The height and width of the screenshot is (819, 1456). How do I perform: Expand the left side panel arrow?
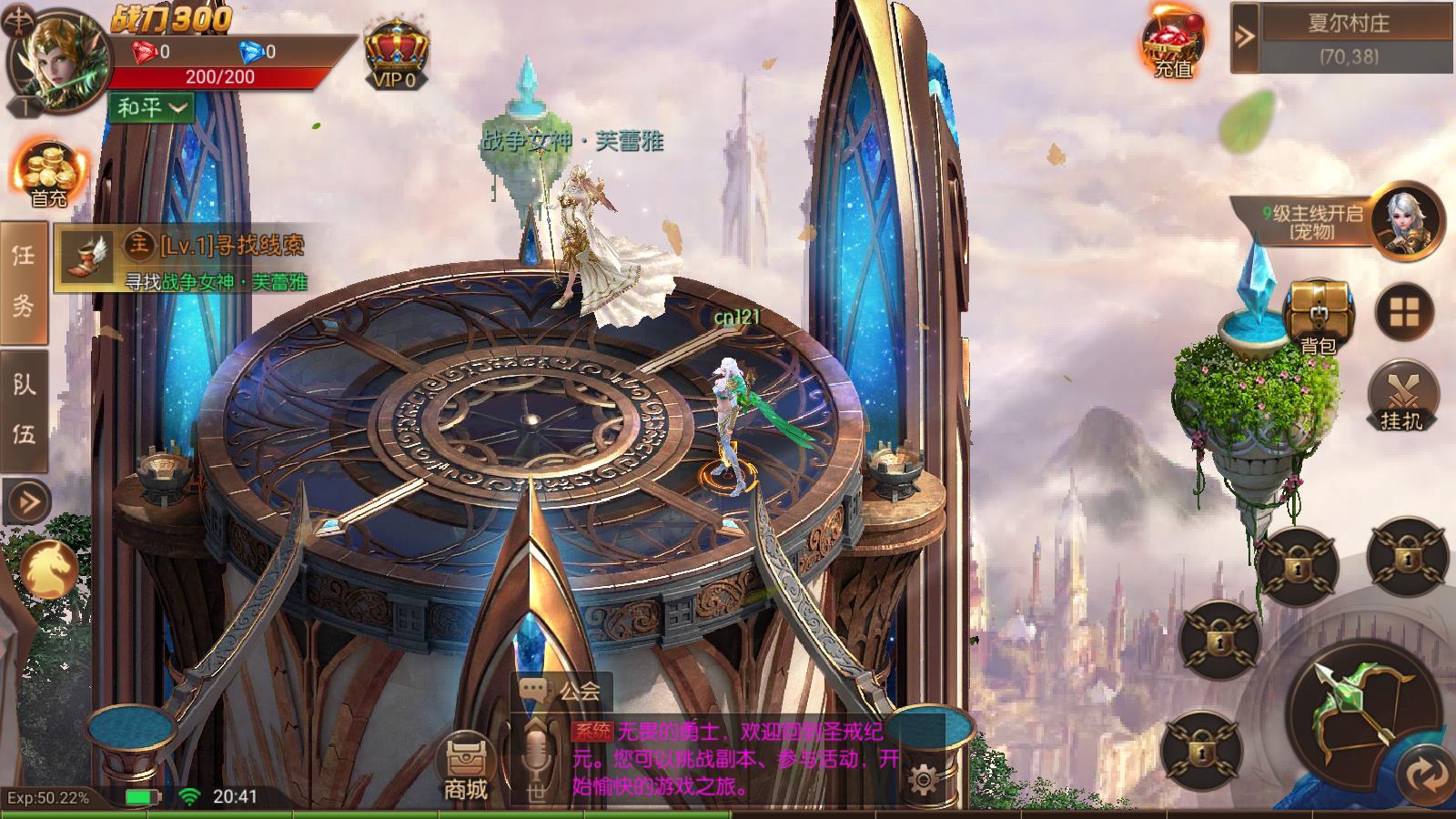point(26,501)
